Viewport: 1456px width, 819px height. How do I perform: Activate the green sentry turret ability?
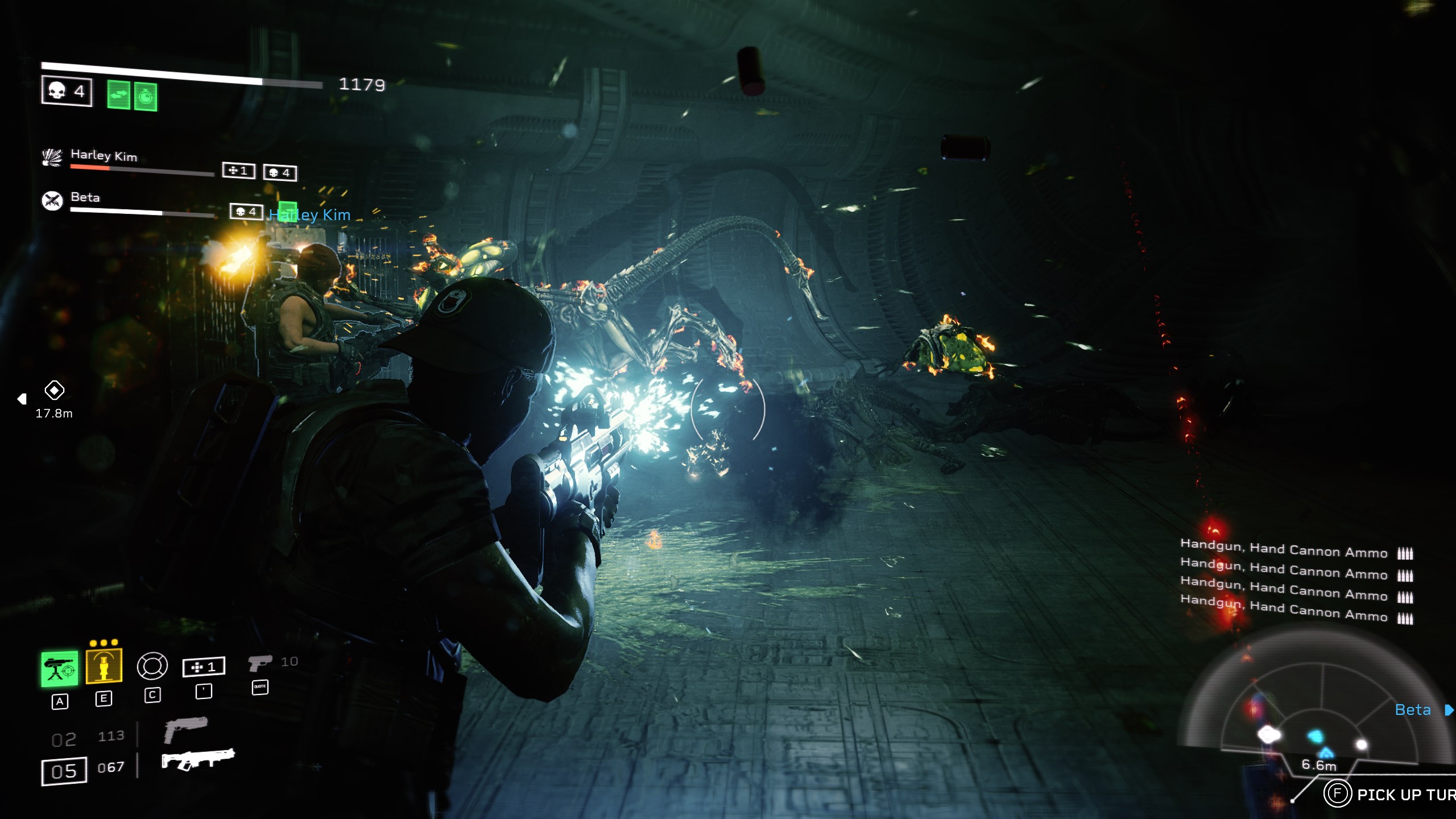[x=59, y=669]
